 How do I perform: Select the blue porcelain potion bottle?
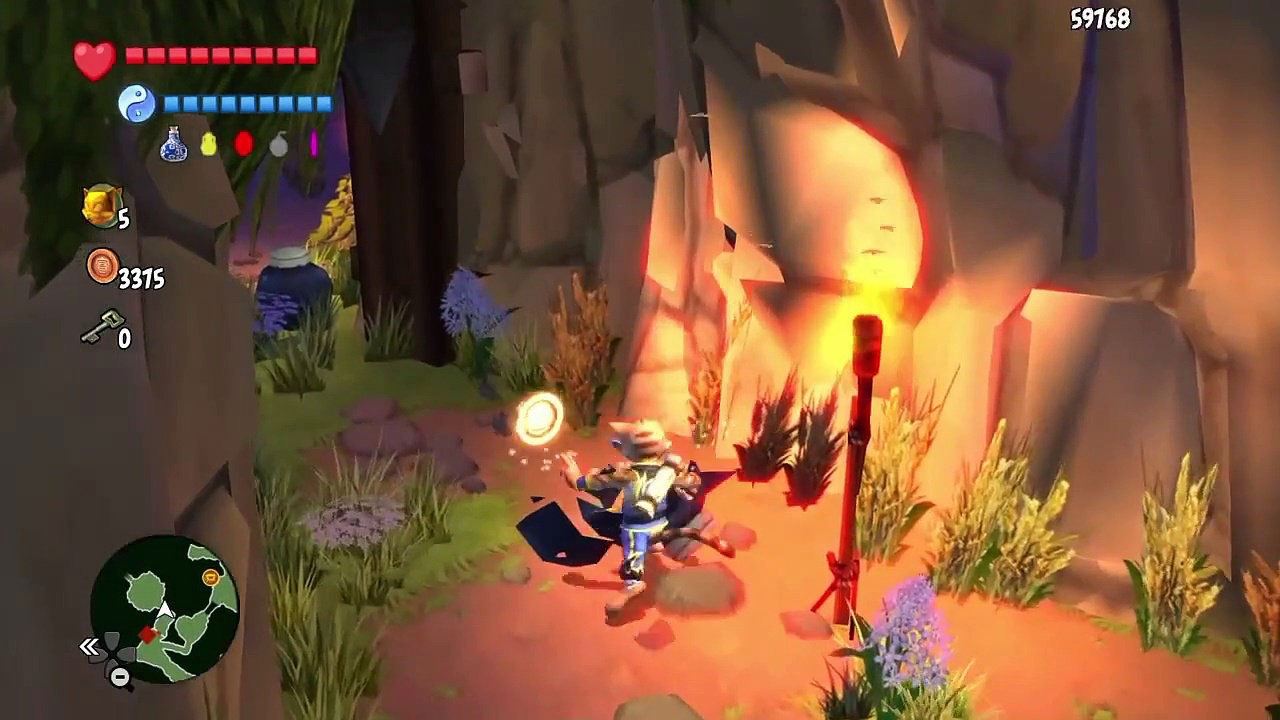[x=174, y=145]
